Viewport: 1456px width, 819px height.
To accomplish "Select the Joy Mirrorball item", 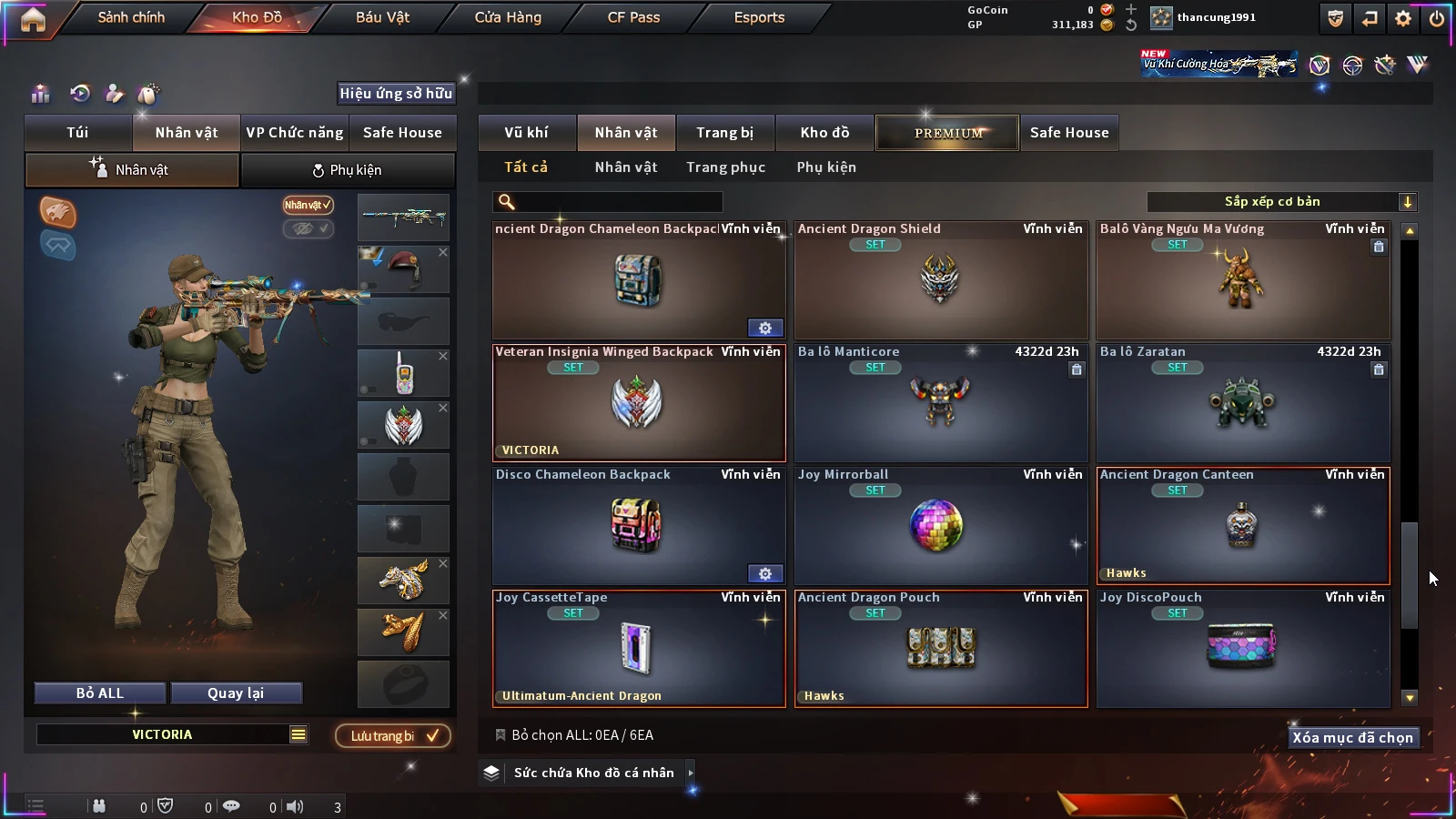I will click(x=941, y=527).
